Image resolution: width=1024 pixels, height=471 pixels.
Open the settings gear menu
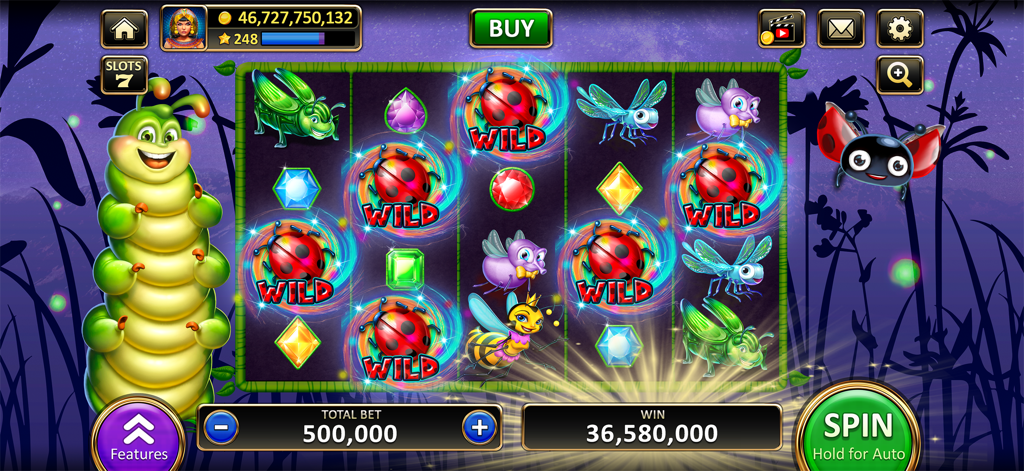pyautogui.click(x=899, y=29)
